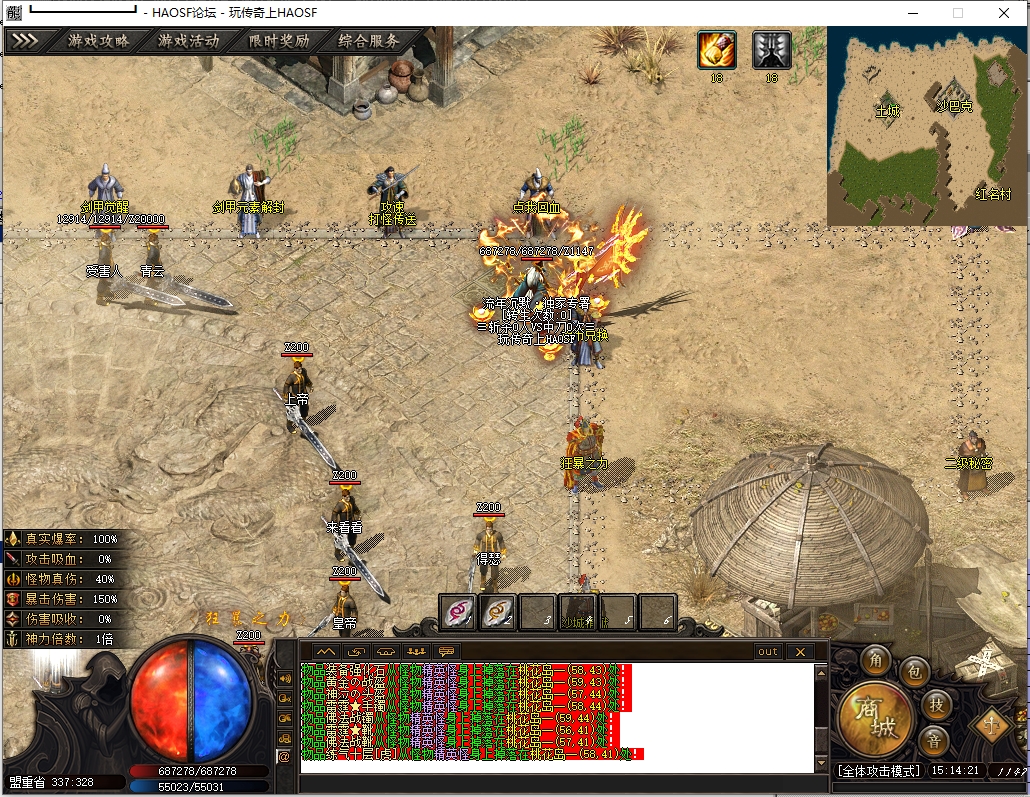The height and width of the screenshot is (797, 1030).
Task: Open the 游戏攻略 menu
Action: [x=99, y=42]
